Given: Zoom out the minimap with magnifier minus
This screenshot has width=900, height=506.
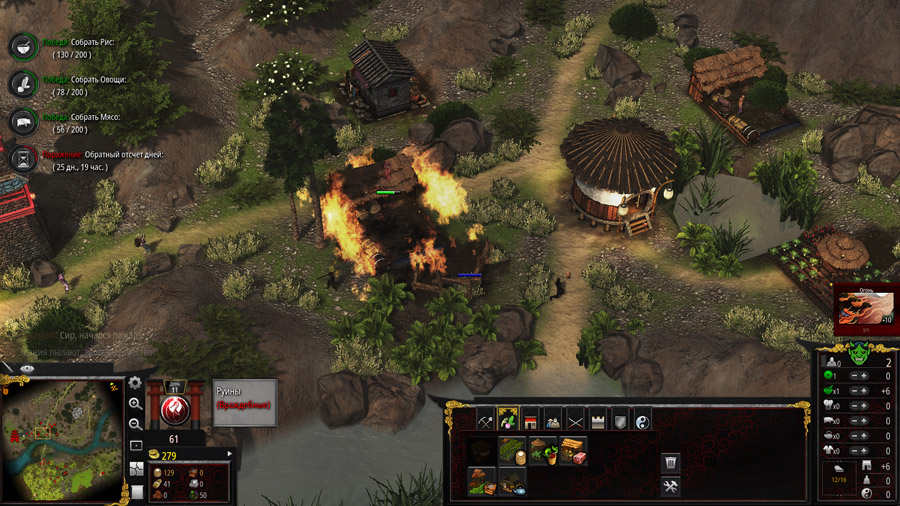Looking at the screenshot, I should coord(135,423).
